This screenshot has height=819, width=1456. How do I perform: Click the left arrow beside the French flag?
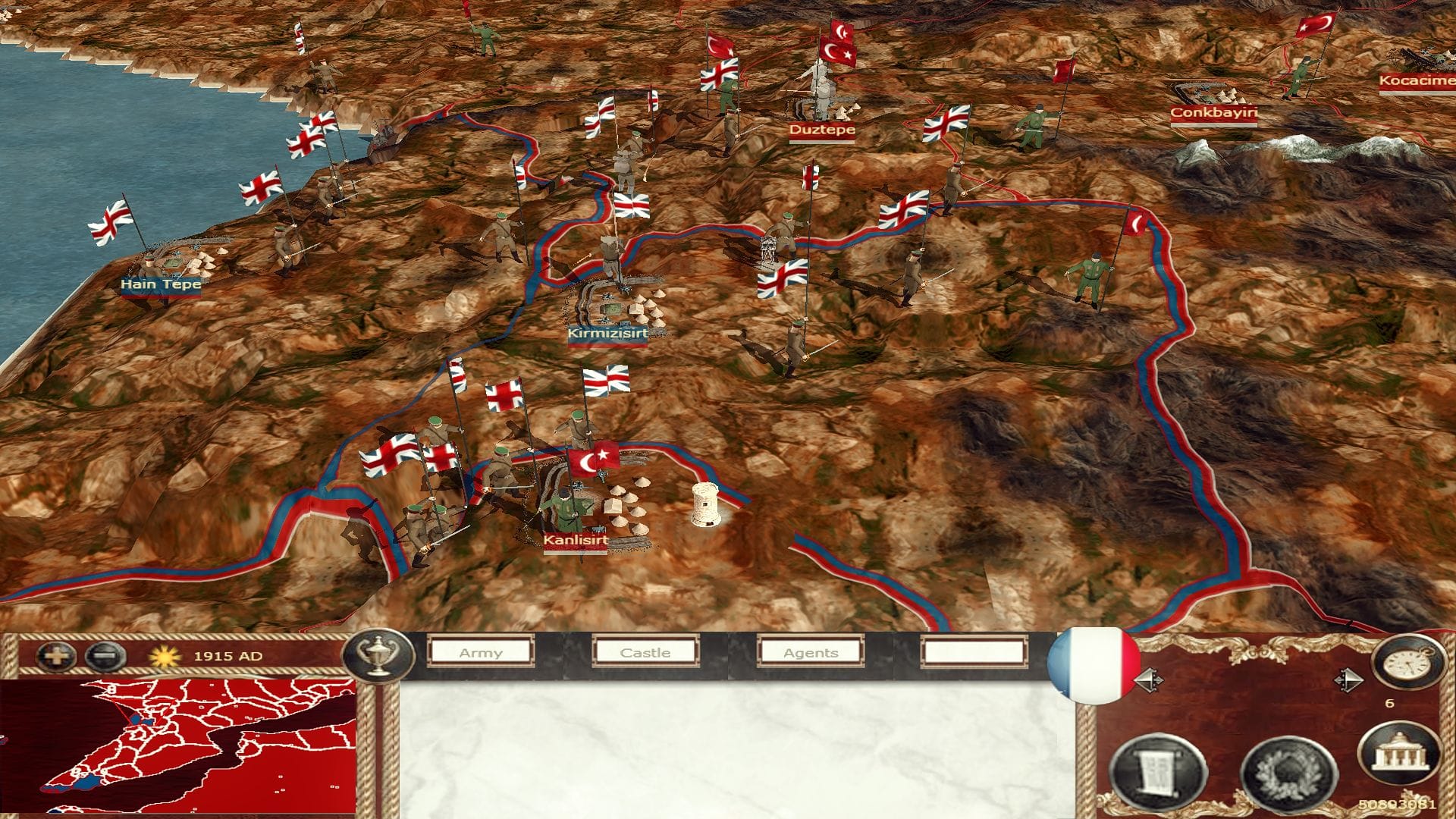tap(1147, 680)
